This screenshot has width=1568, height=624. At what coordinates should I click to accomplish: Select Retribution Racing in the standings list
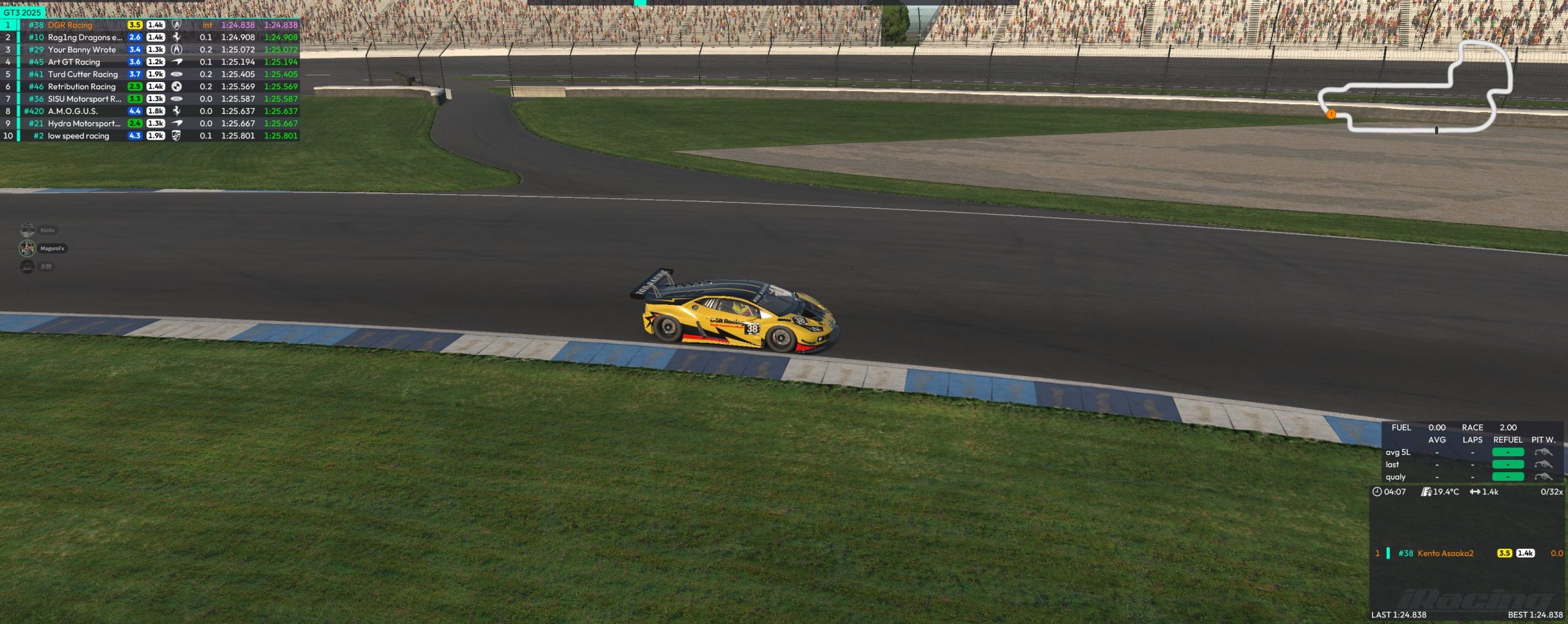(150, 86)
